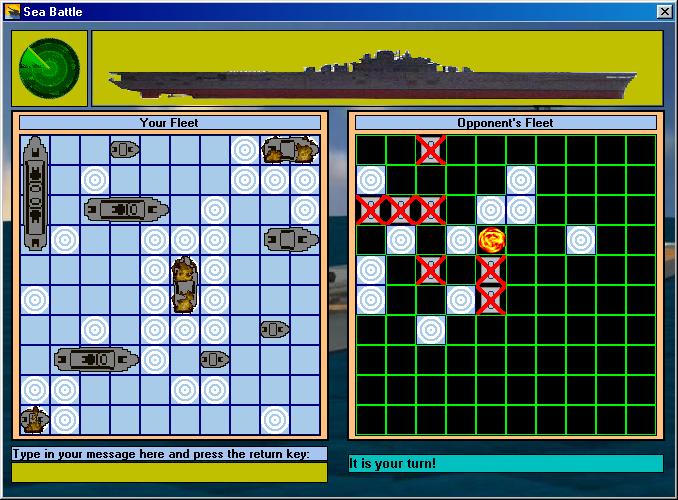Click the green radar icon
This screenshot has height=500, width=678.
[x=50, y=67]
